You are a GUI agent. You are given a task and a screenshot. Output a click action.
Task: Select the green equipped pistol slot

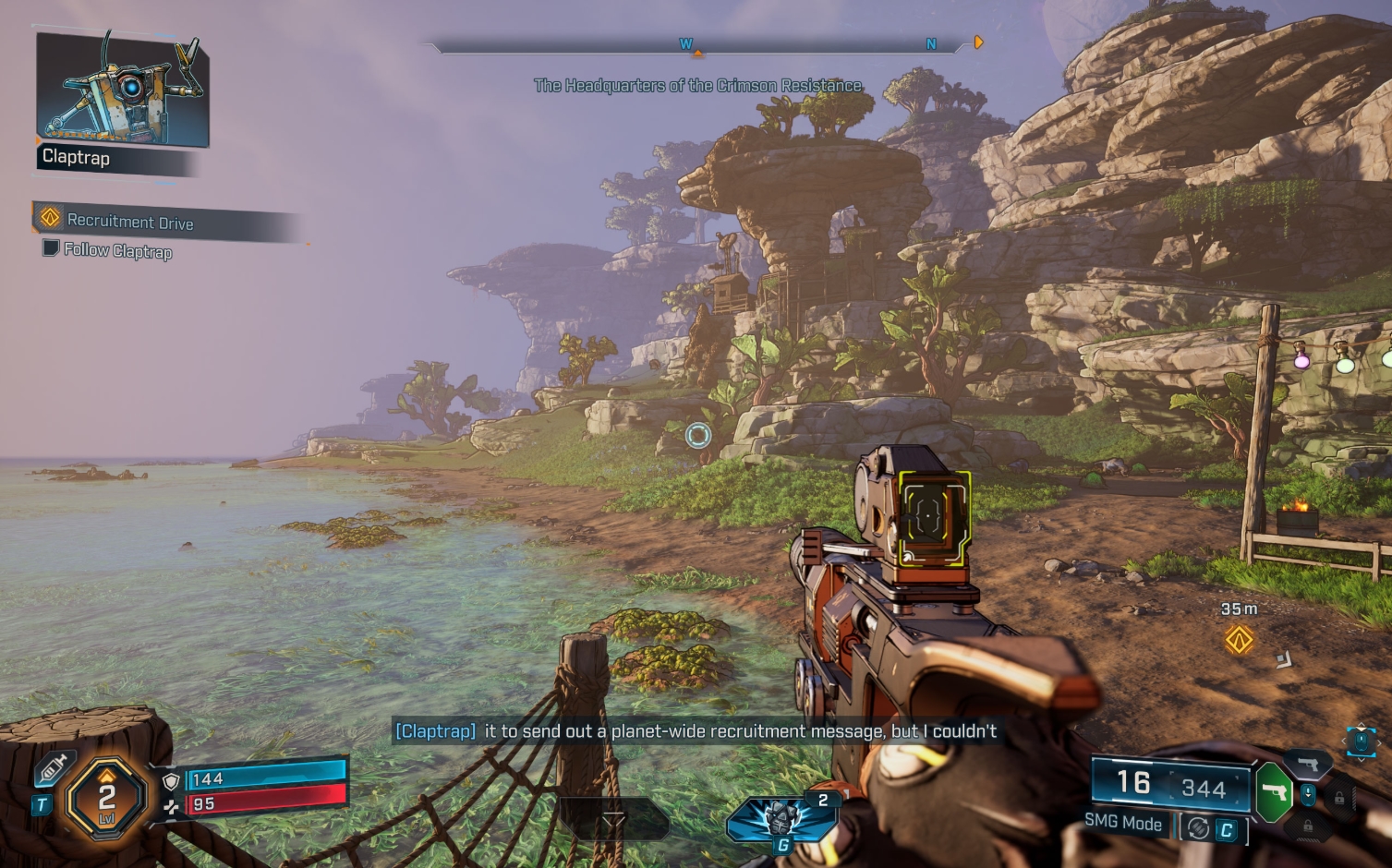click(1274, 792)
